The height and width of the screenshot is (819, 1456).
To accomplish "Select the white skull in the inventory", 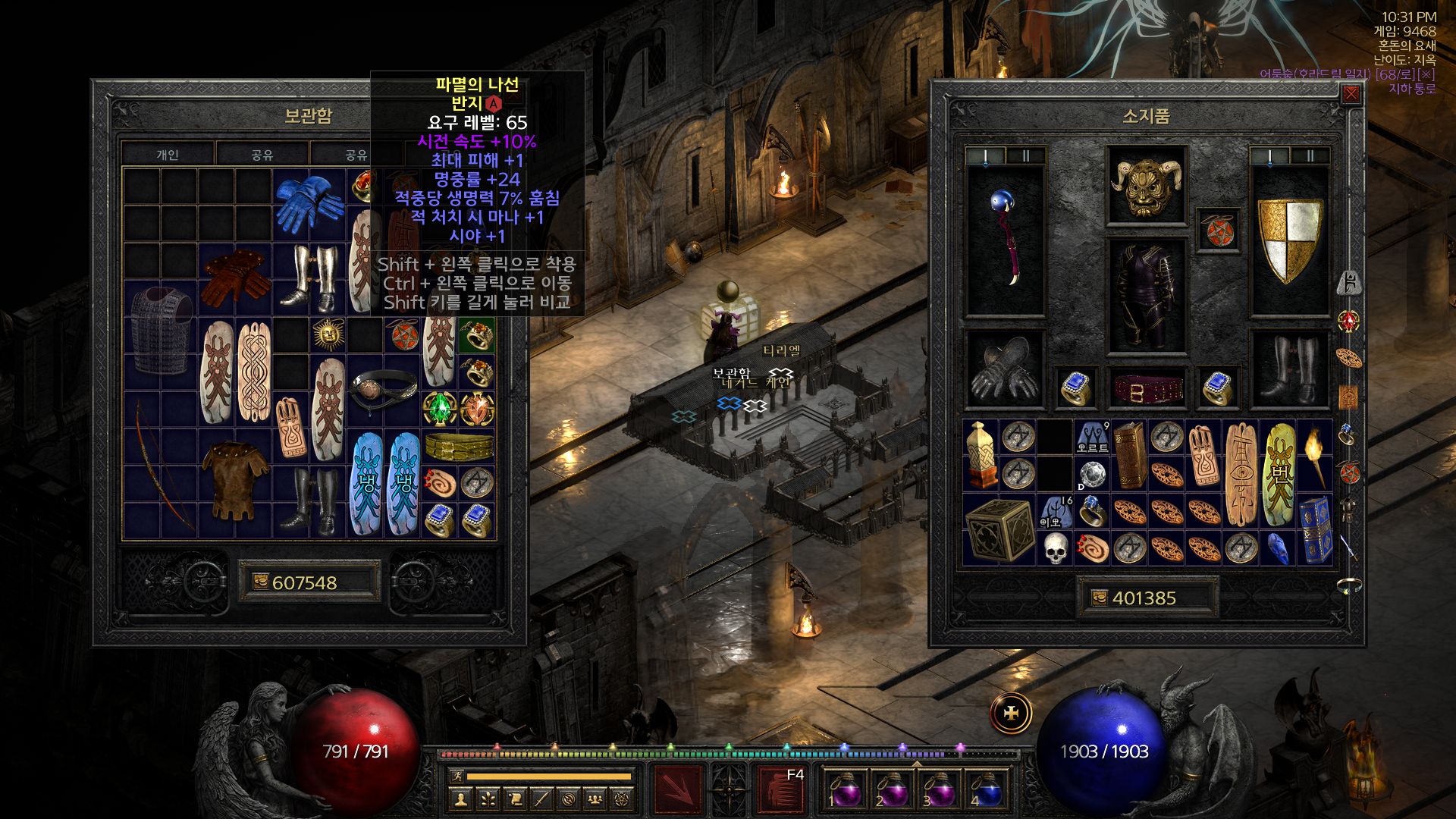I will pyautogui.click(x=1055, y=548).
